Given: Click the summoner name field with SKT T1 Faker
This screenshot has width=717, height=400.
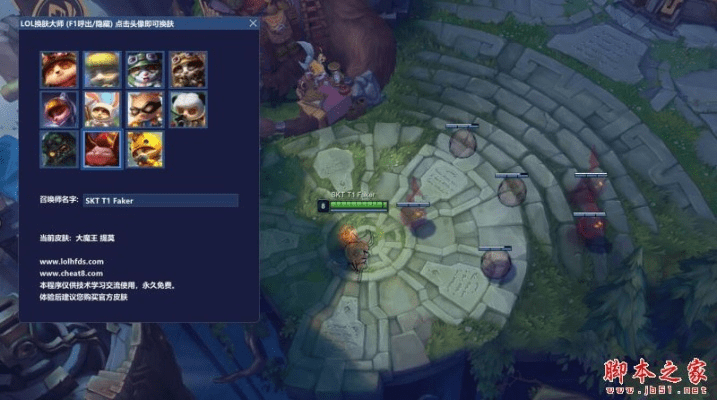Looking at the screenshot, I should click(x=160, y=200).
